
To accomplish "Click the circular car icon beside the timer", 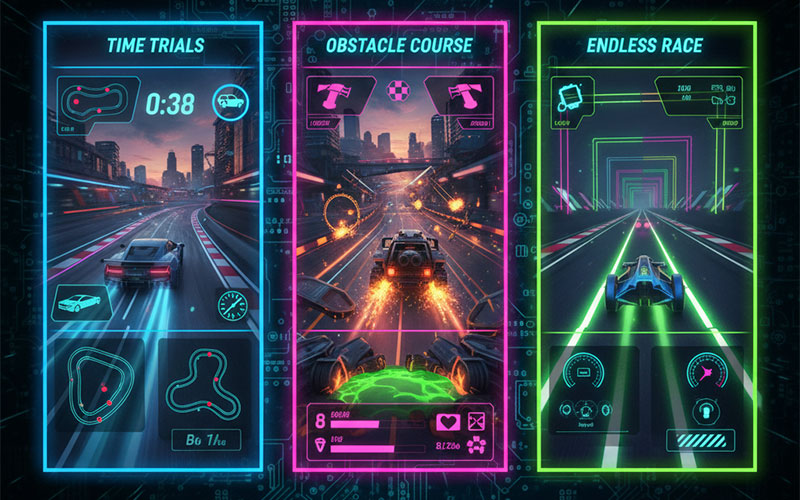I will point(227,101).
